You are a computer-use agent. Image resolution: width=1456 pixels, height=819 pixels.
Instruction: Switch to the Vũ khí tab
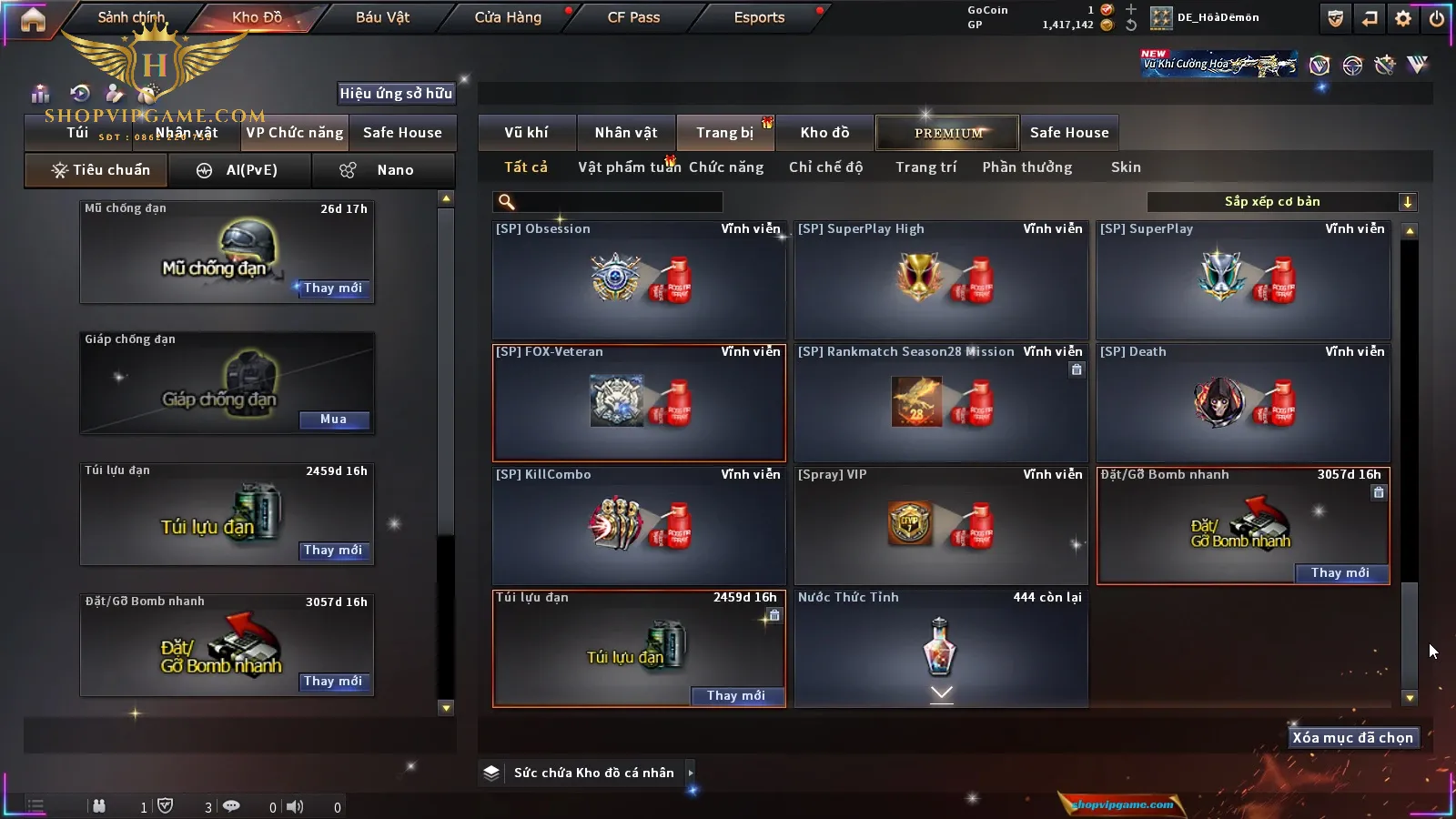pos(526,133)
